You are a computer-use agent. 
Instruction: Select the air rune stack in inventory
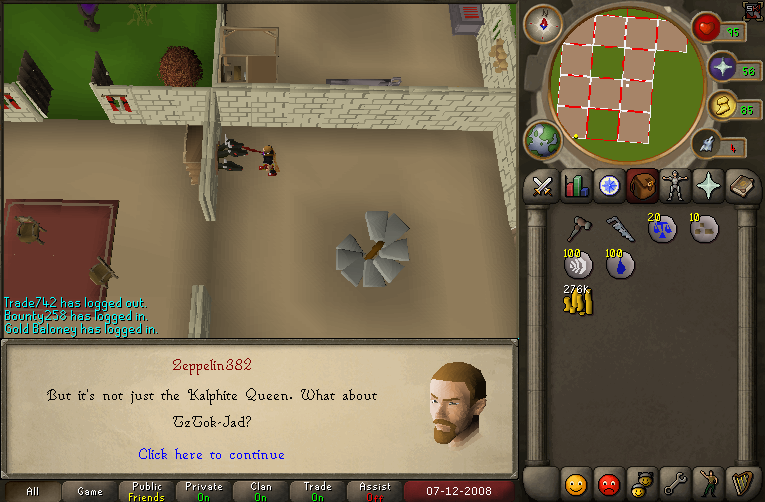(579, 265)
